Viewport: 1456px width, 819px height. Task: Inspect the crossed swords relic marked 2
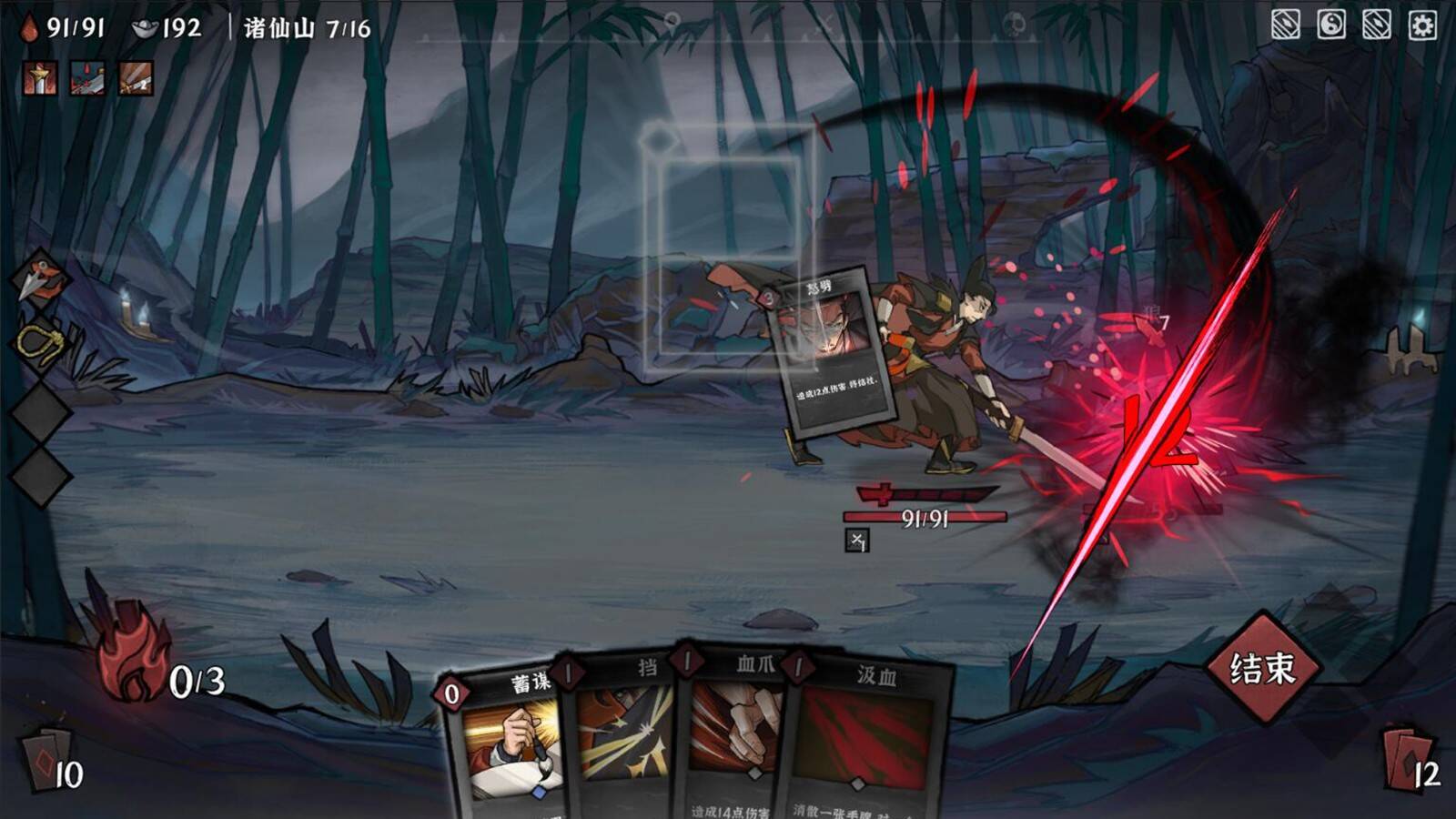[x=136, y=79]
